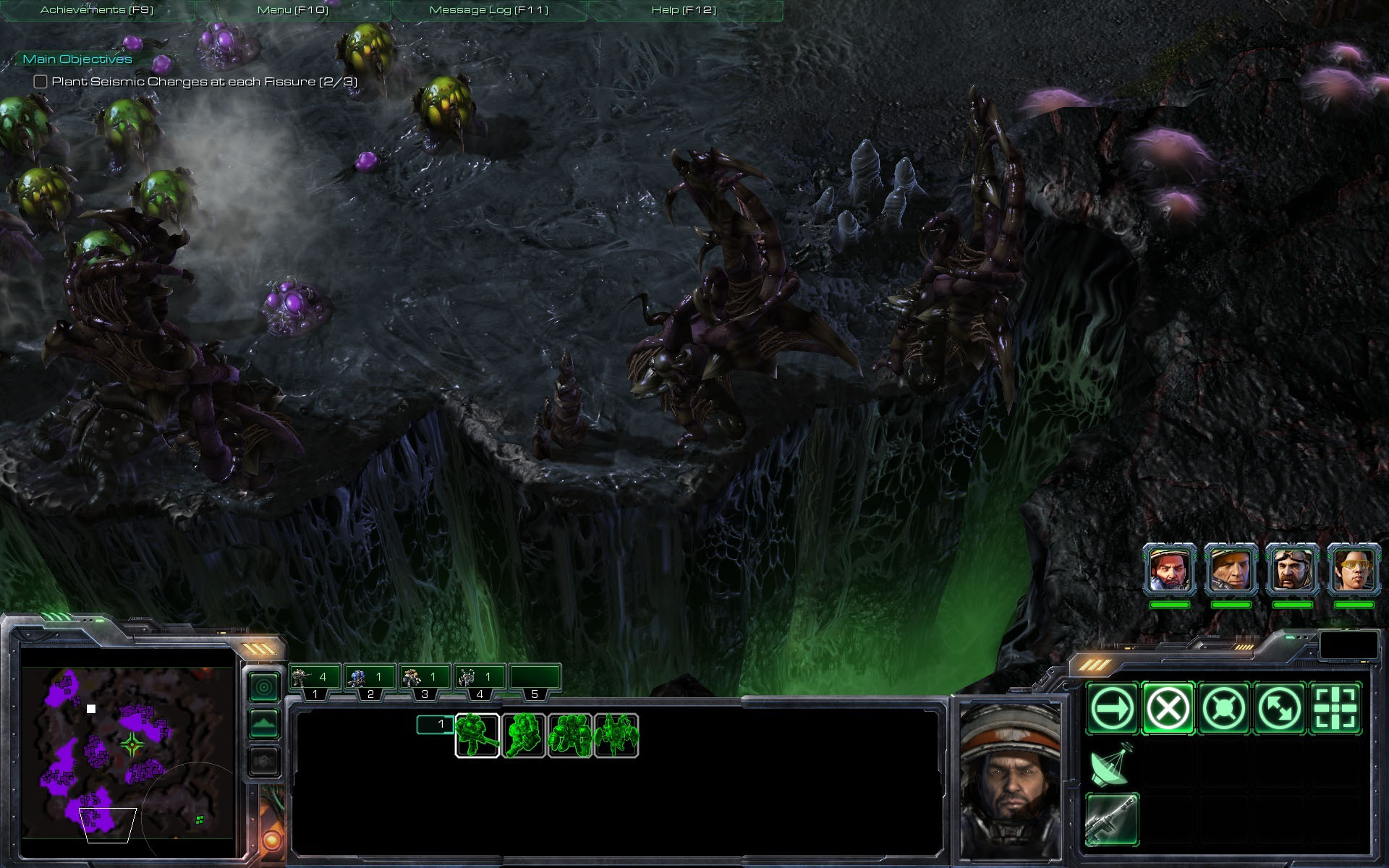Open the Menu (F10) button

tap(292, 10)
